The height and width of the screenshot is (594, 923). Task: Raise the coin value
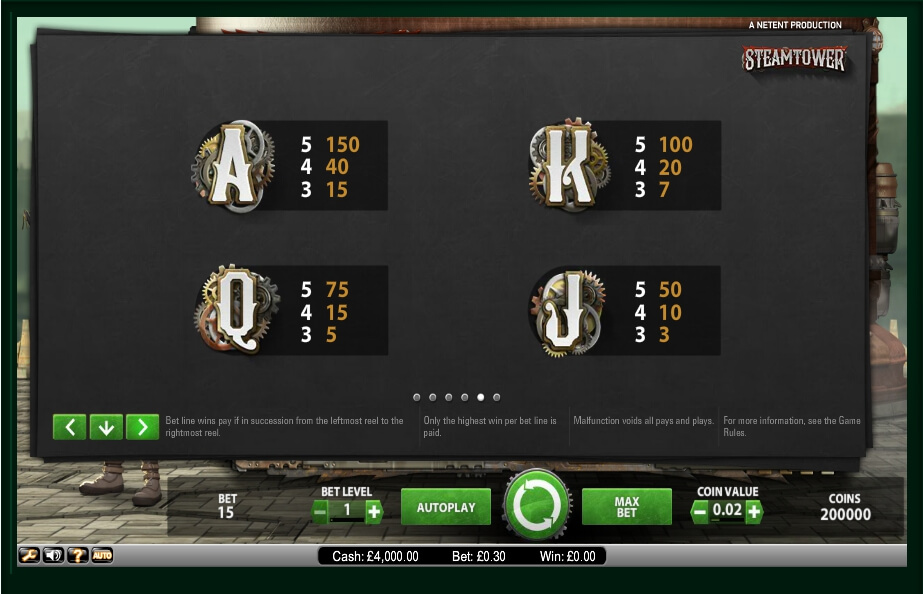753,512
